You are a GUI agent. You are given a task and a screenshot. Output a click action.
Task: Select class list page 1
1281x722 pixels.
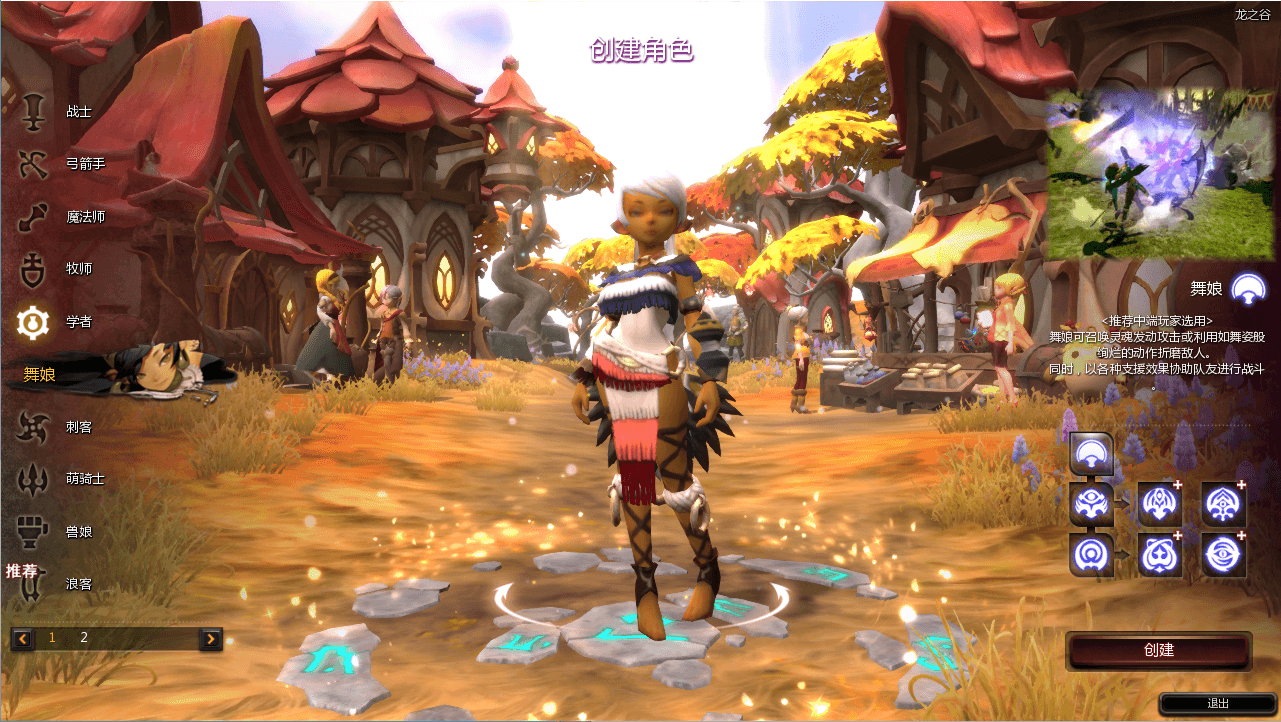[x=51, y=636]
